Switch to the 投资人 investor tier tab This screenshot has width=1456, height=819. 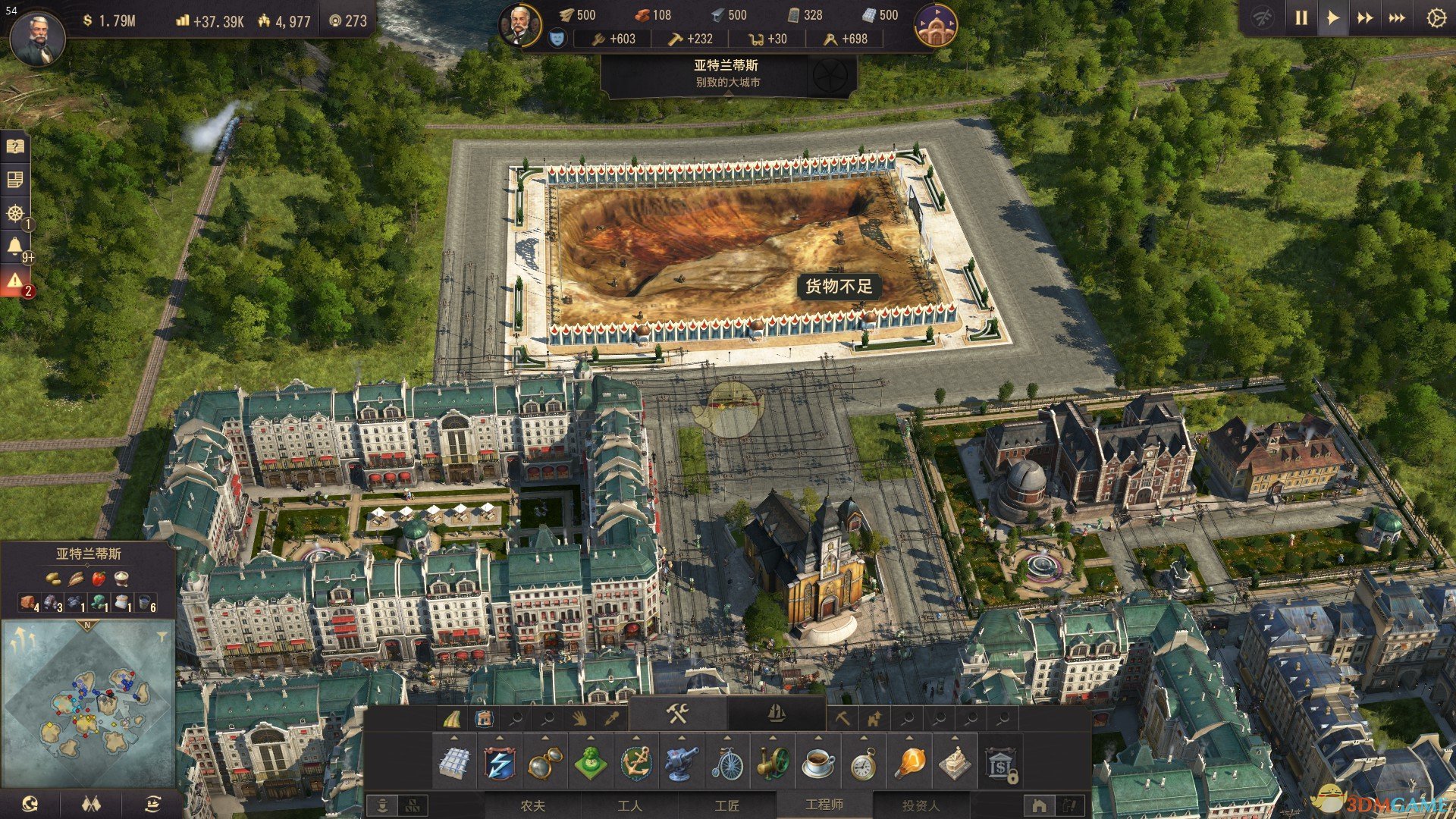920,805
